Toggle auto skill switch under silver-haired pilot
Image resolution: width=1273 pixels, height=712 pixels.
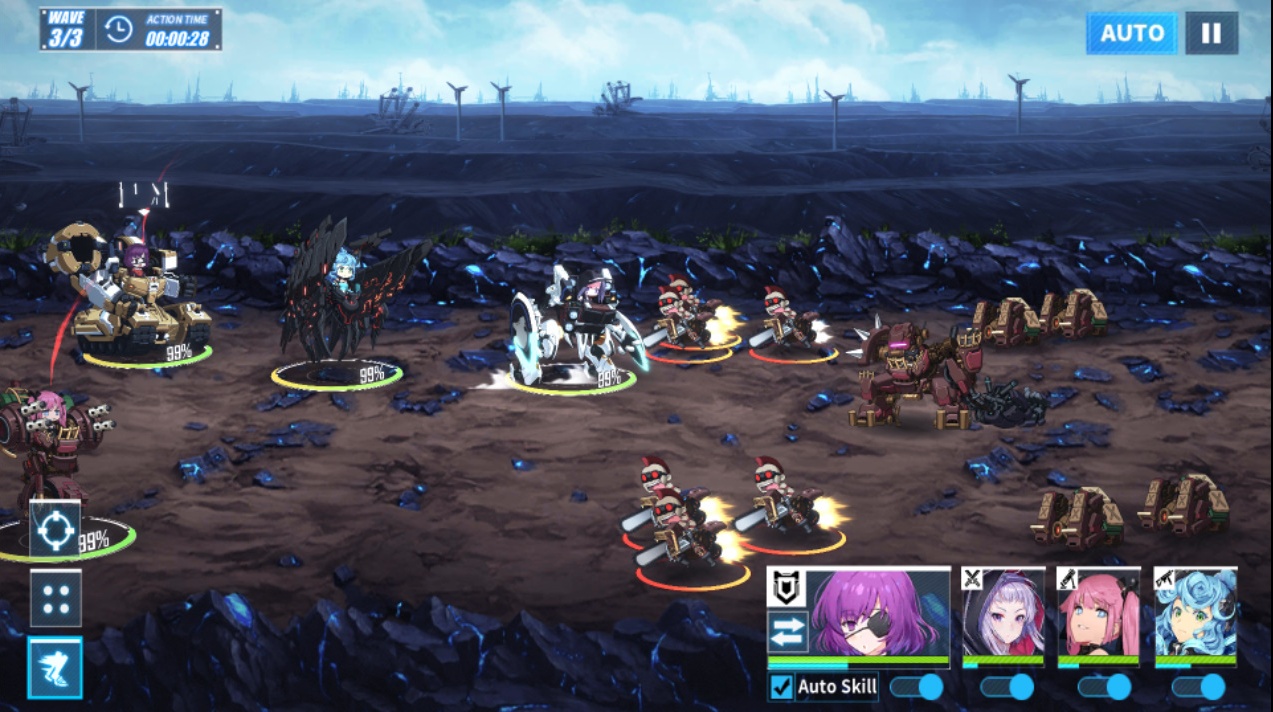[1007, 687]
